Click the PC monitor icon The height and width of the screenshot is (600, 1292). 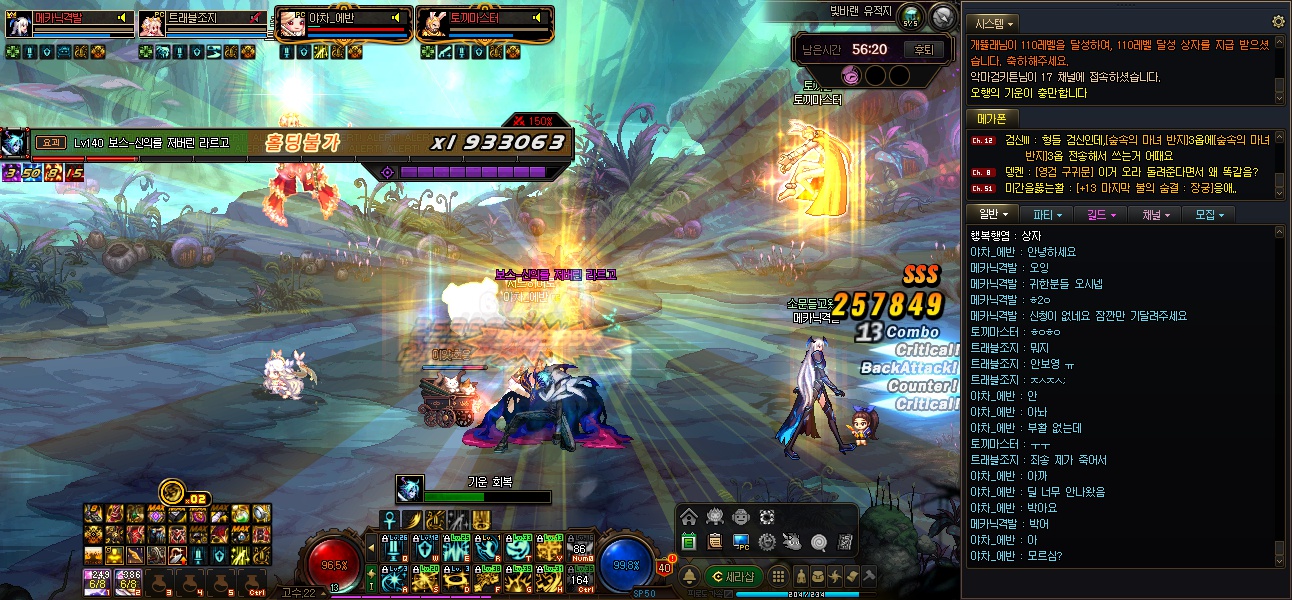[741, 542]
